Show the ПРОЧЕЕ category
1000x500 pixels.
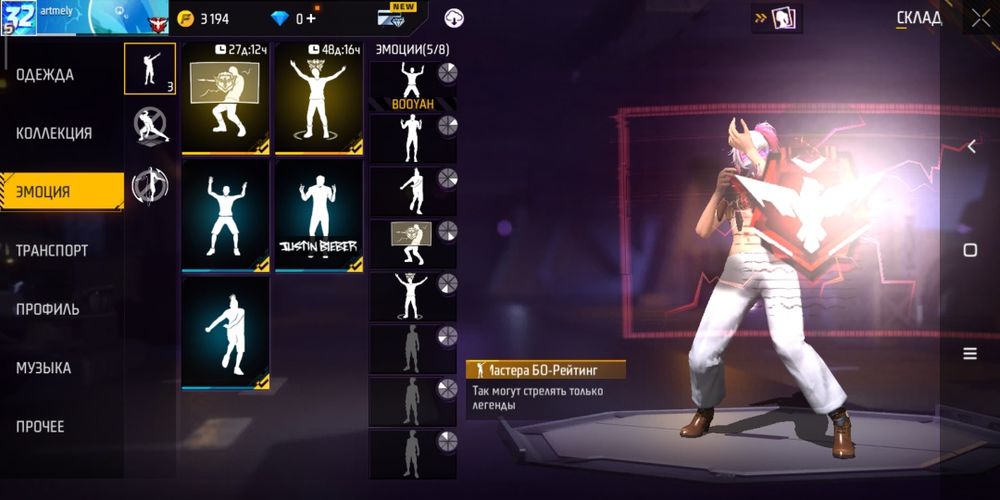(41, 427)
